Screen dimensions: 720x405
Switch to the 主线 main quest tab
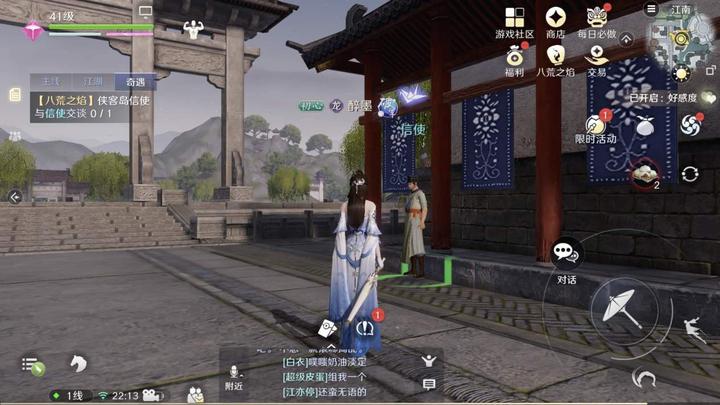click(48, 81)
